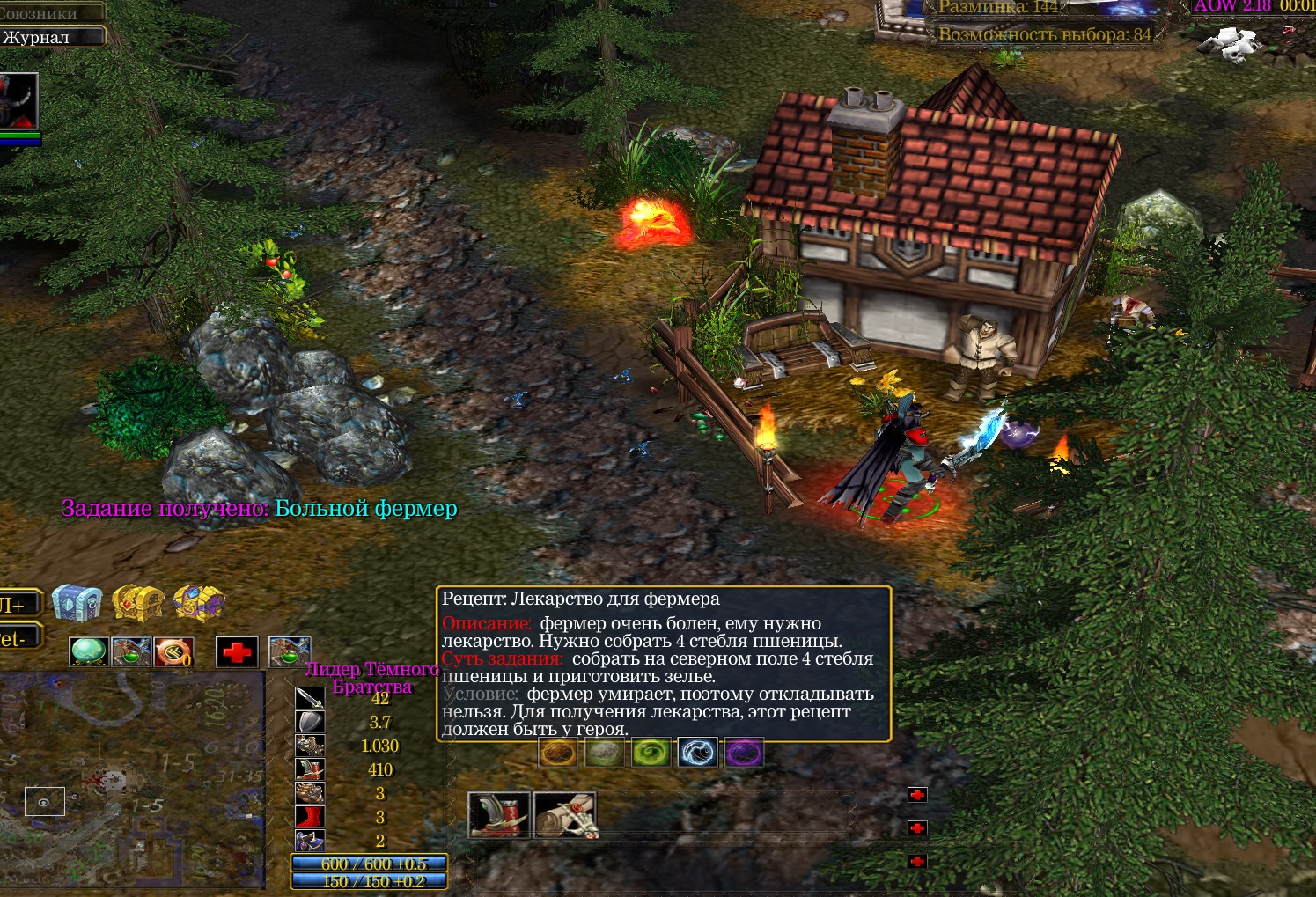Activate the purple orb ability

point(744,753)
